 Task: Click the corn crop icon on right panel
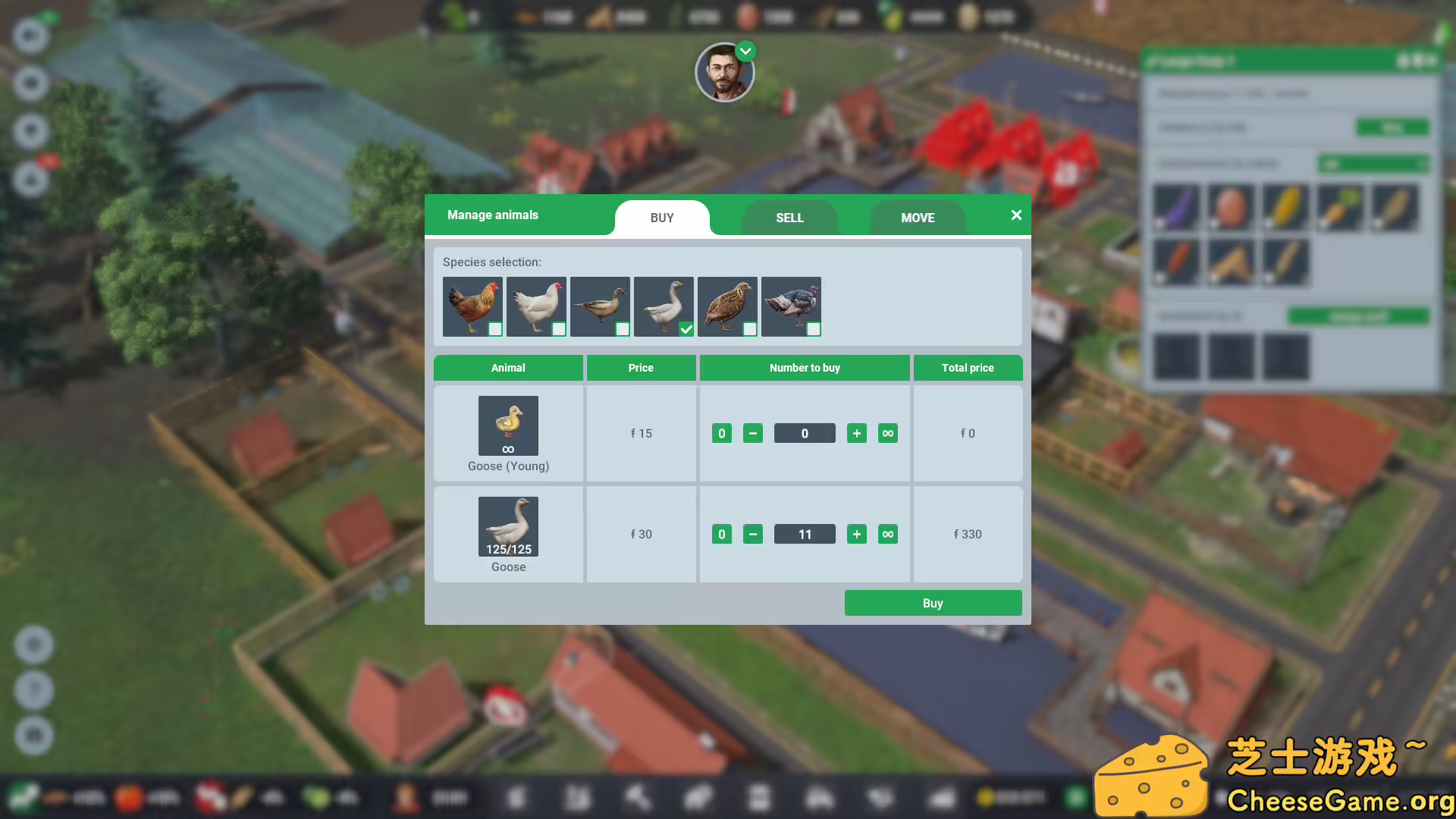(1285, 207)
